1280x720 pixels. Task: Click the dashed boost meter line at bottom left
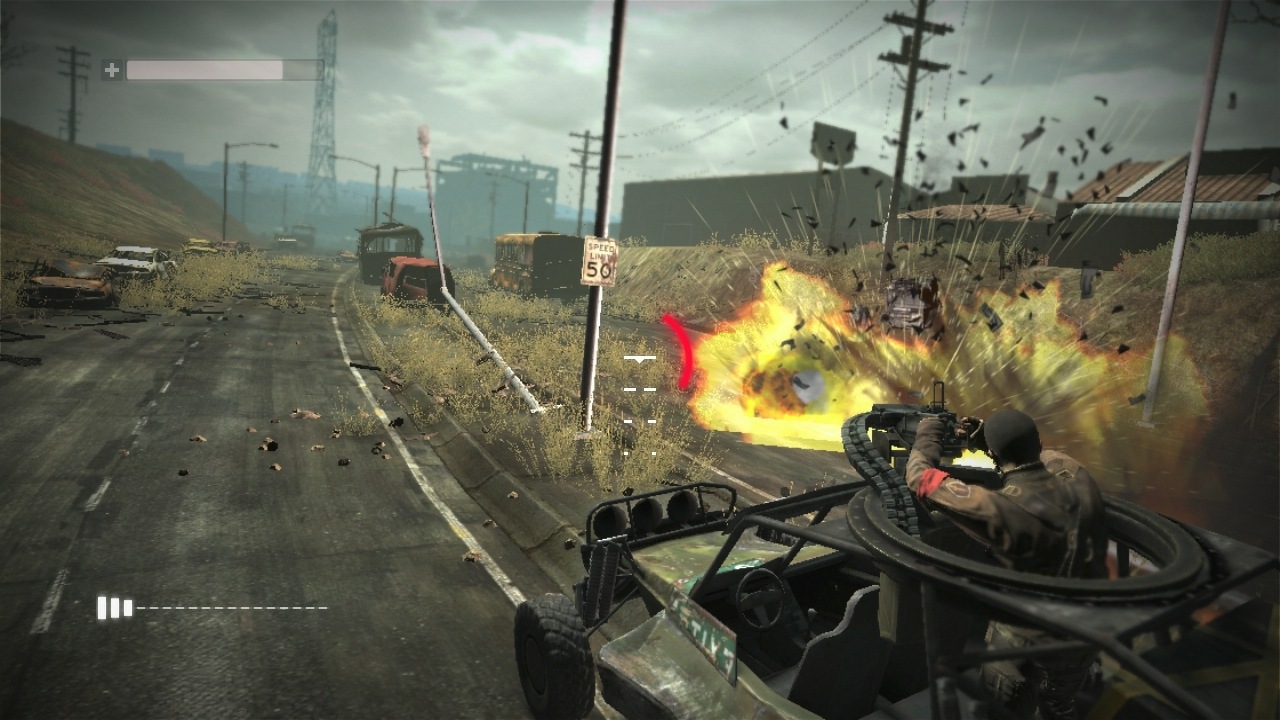pyautogui.click(x=230, y=606)
